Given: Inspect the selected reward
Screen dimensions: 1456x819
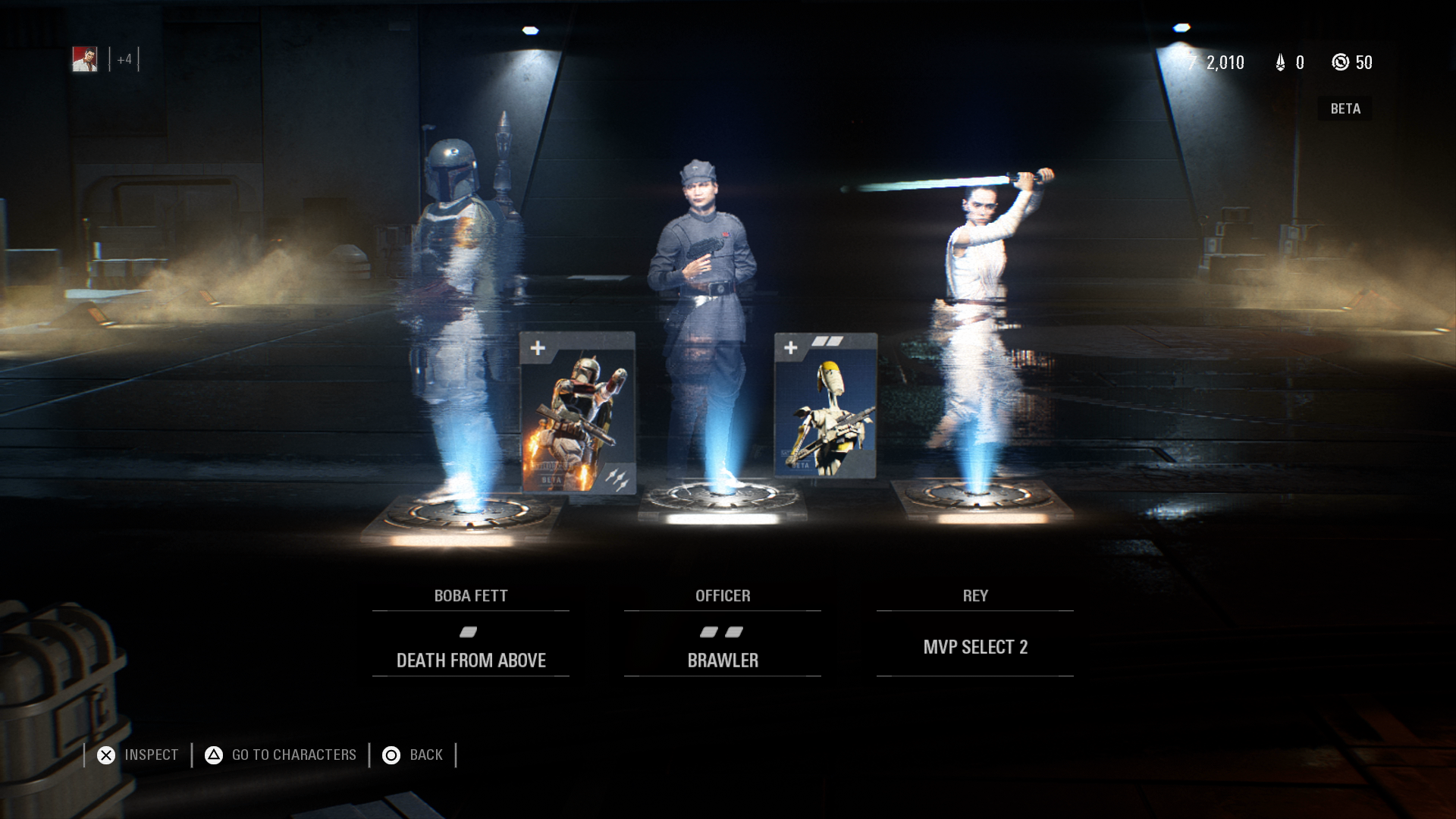Looking at the screenshot, I should pyautogui.click(x=138, y=755).
